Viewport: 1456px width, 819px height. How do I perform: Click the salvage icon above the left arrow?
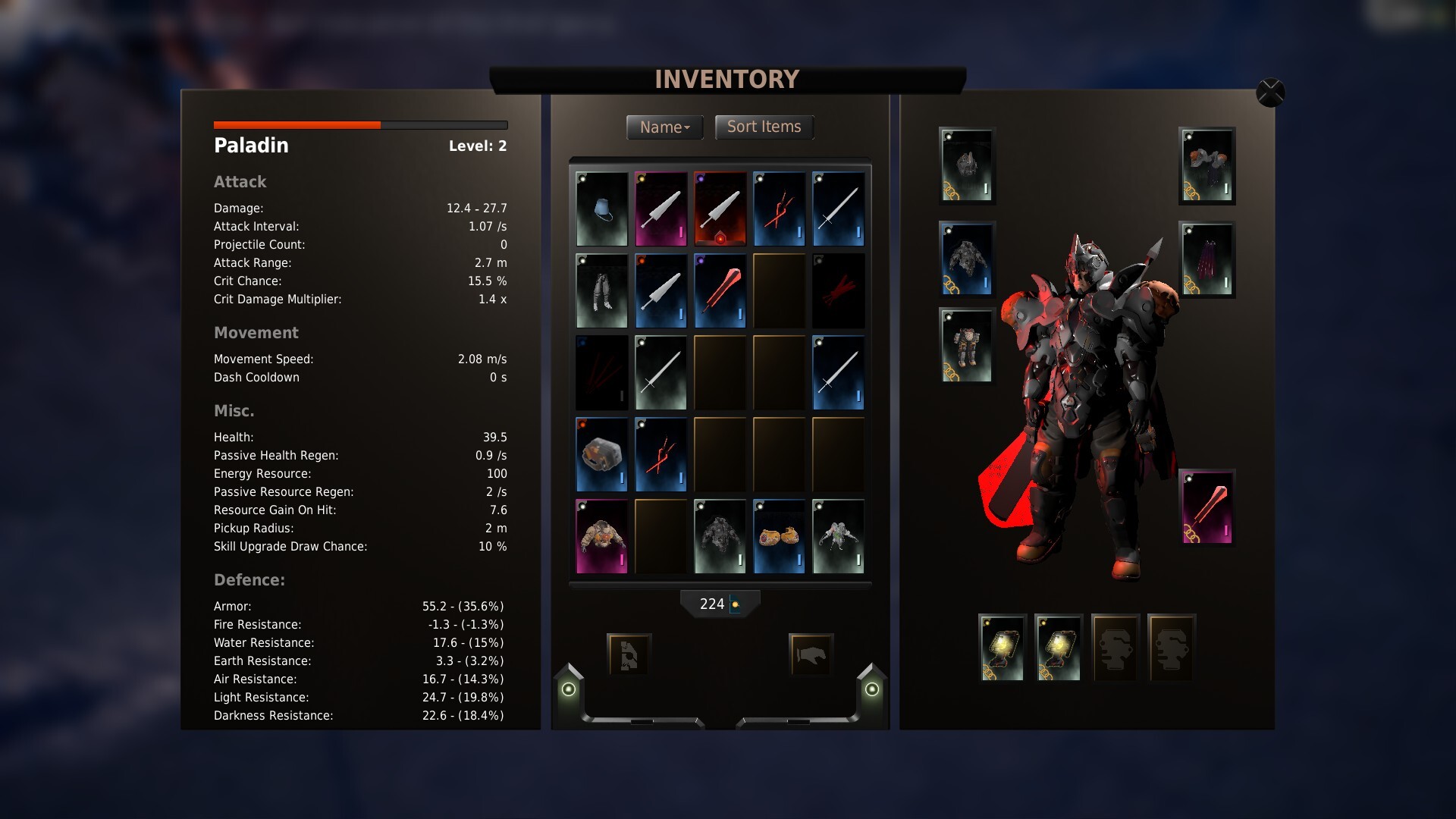(629, 654)
